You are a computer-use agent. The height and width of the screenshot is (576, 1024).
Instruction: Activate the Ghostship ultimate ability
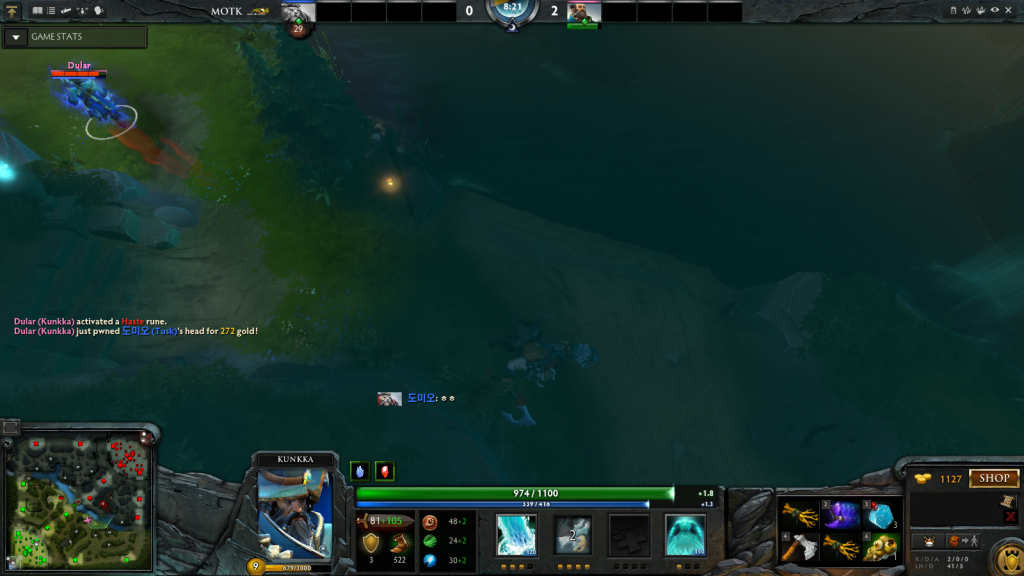click(685, 535)
